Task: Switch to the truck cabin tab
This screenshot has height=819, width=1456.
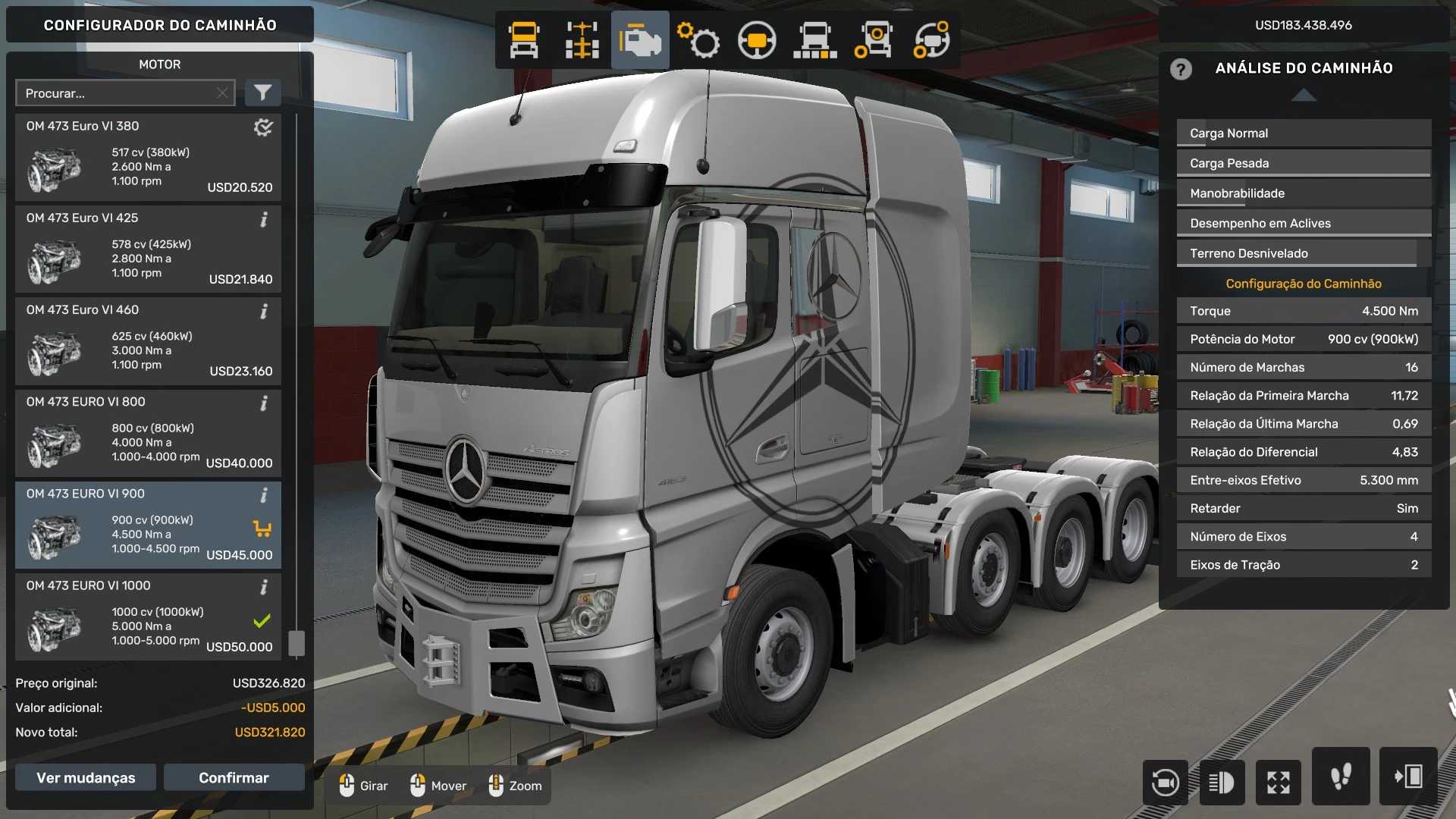Action: pos(524,40)
